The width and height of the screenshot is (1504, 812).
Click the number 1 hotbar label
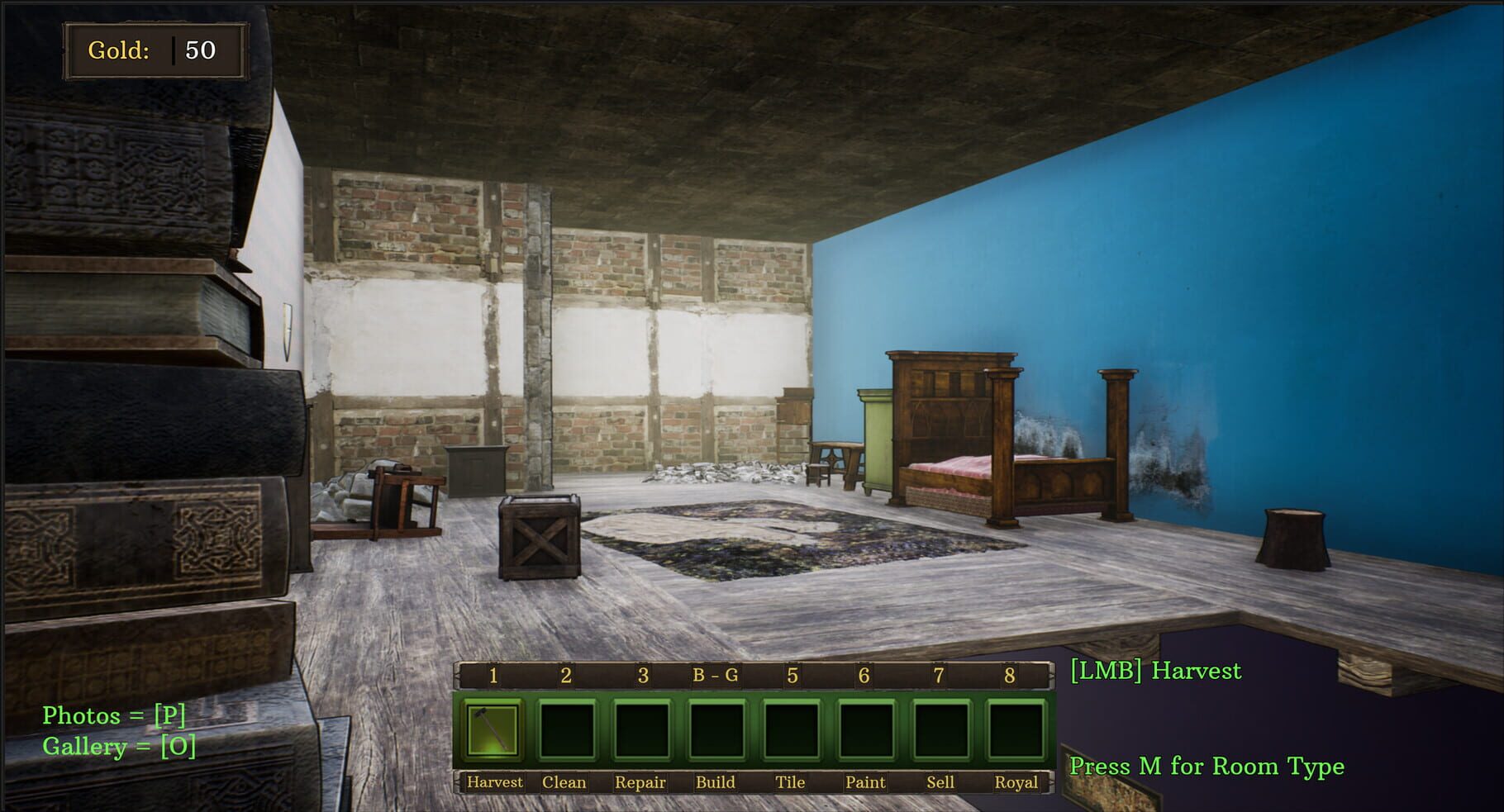(493, 677)
